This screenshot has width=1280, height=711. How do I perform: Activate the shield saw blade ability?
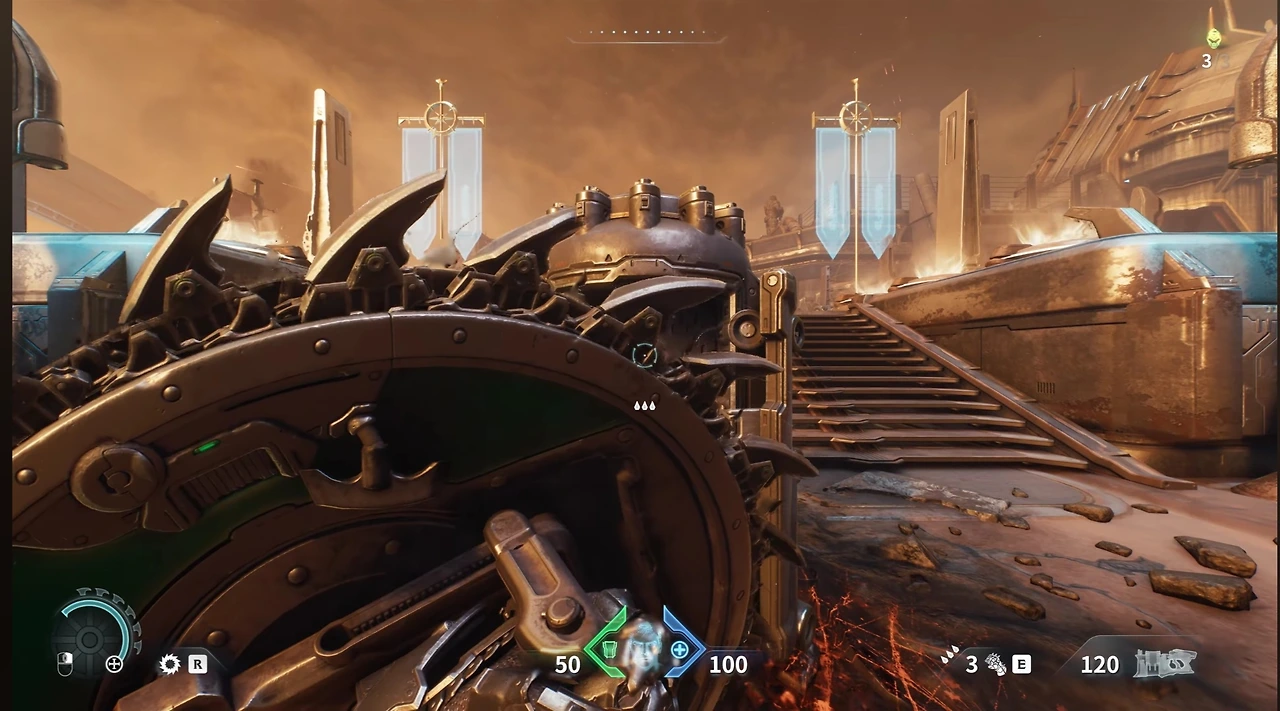click(170, 664)
